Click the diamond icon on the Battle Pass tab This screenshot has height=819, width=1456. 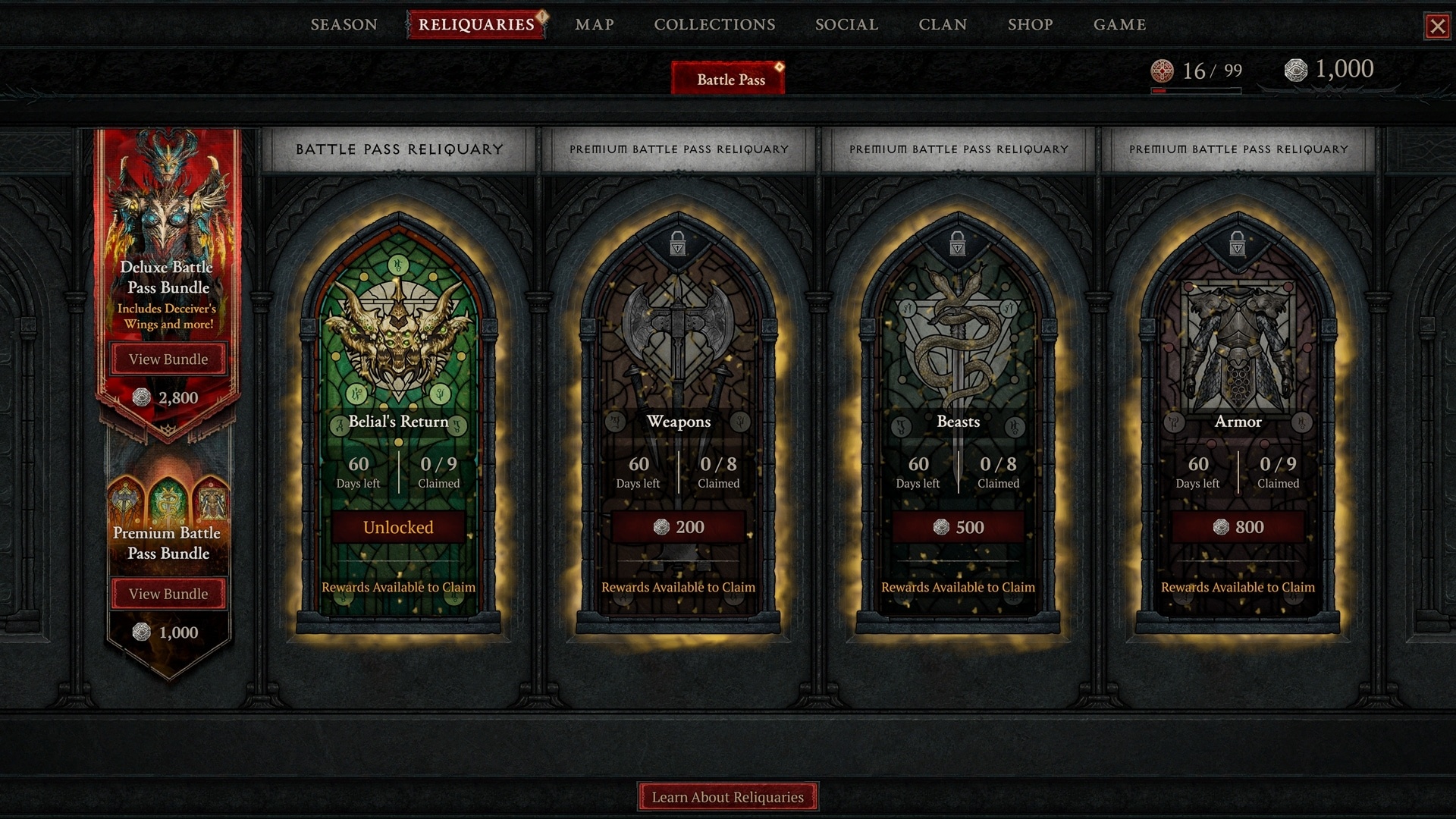[x=778, y=67]
